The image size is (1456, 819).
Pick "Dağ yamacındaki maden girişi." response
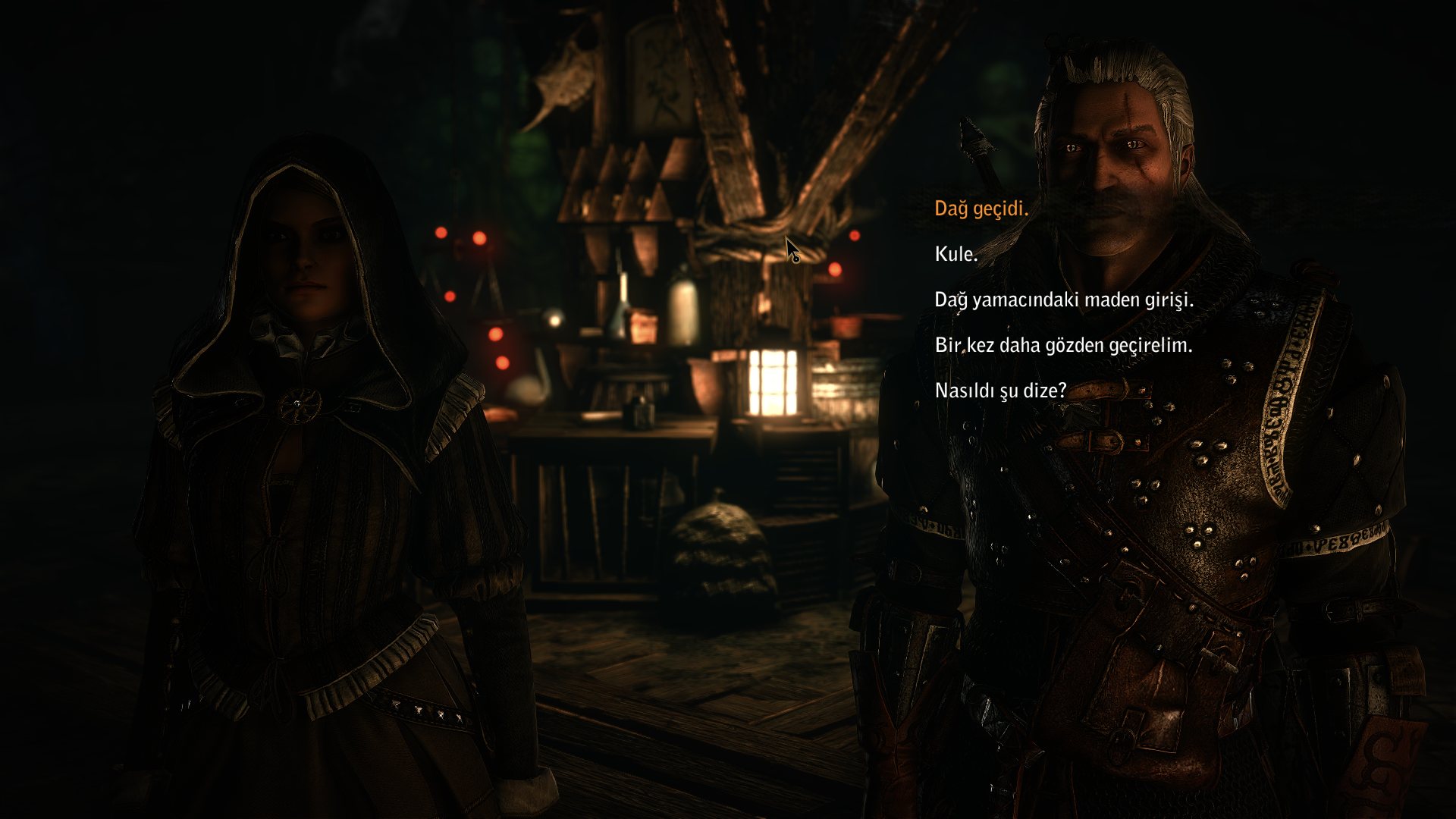1064,300
